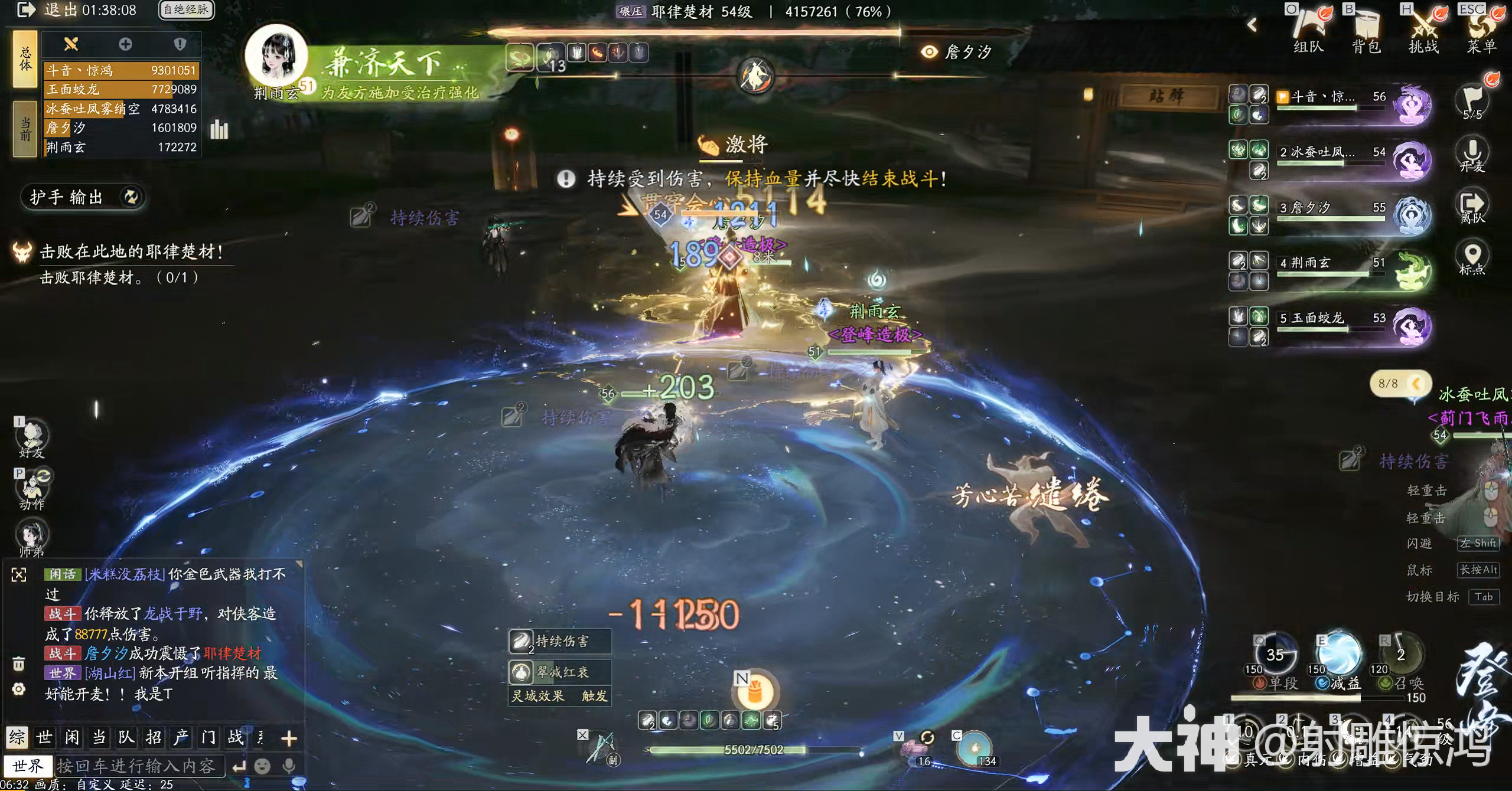This screenshot has width=1512, height=791.
Task: Switch to the 总体 overall damage tab
Action: click(25, 60)
